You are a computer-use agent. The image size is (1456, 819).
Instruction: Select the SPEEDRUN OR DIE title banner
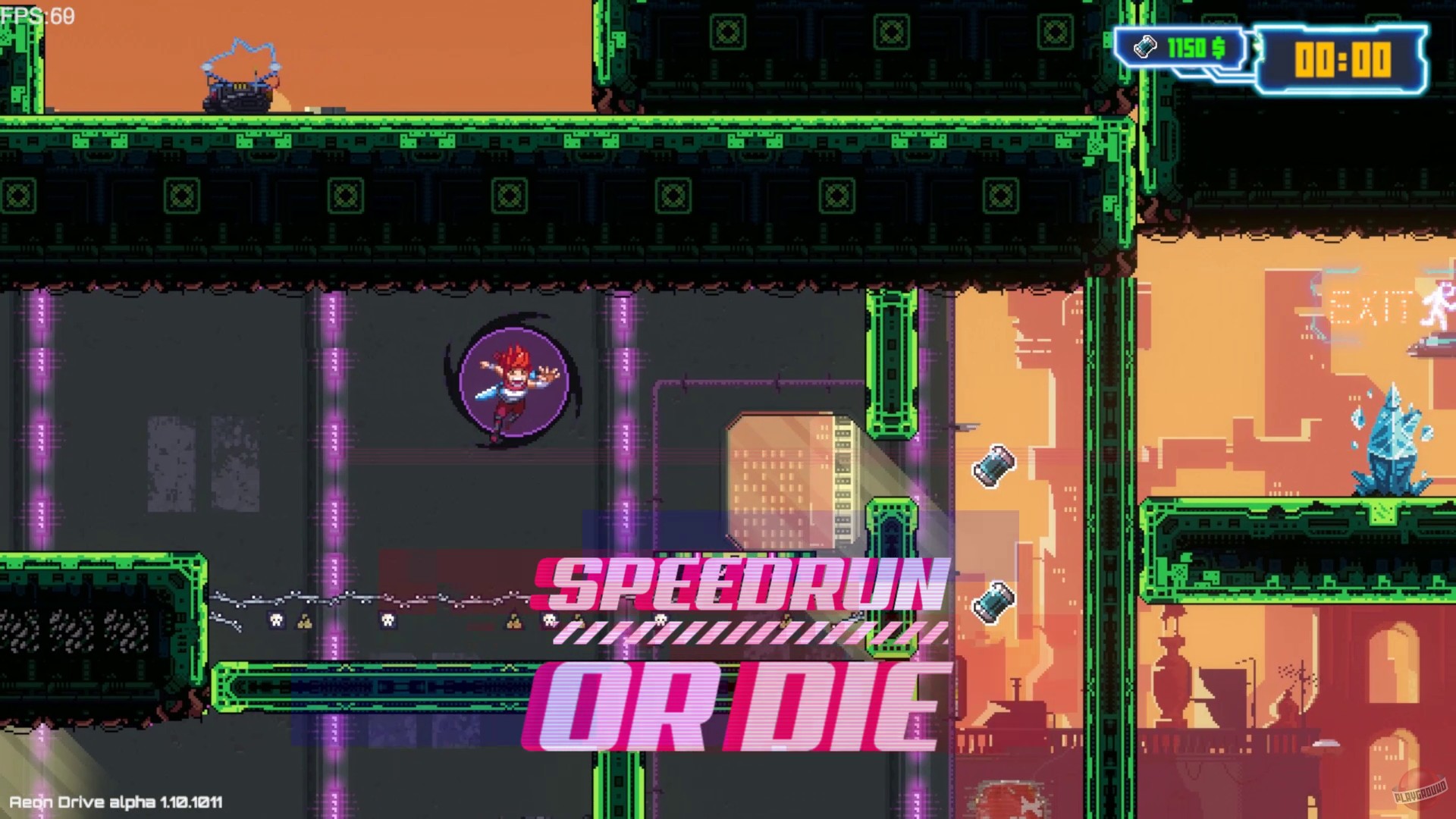point(732,652)
